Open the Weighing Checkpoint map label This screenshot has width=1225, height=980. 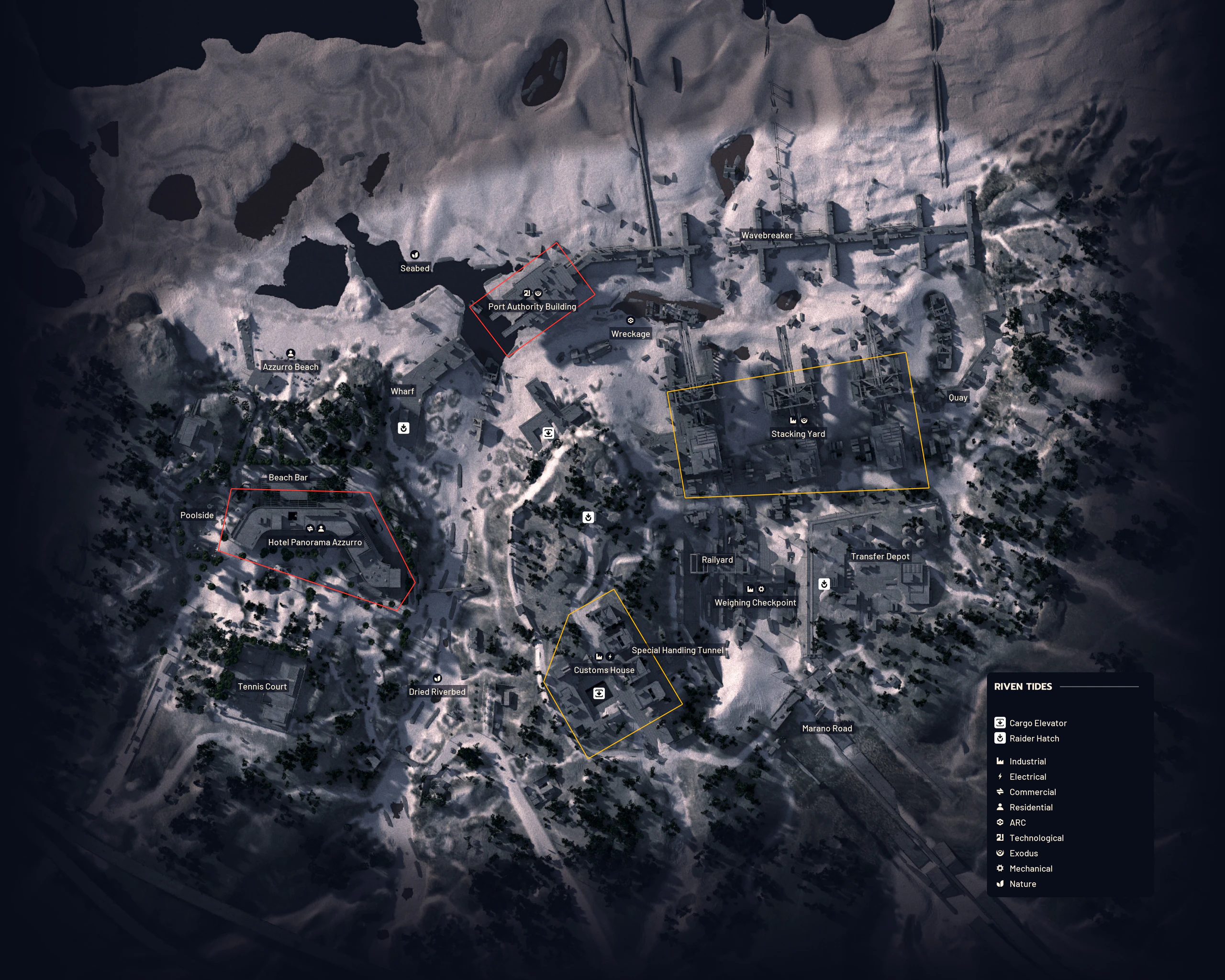(755, 603)
